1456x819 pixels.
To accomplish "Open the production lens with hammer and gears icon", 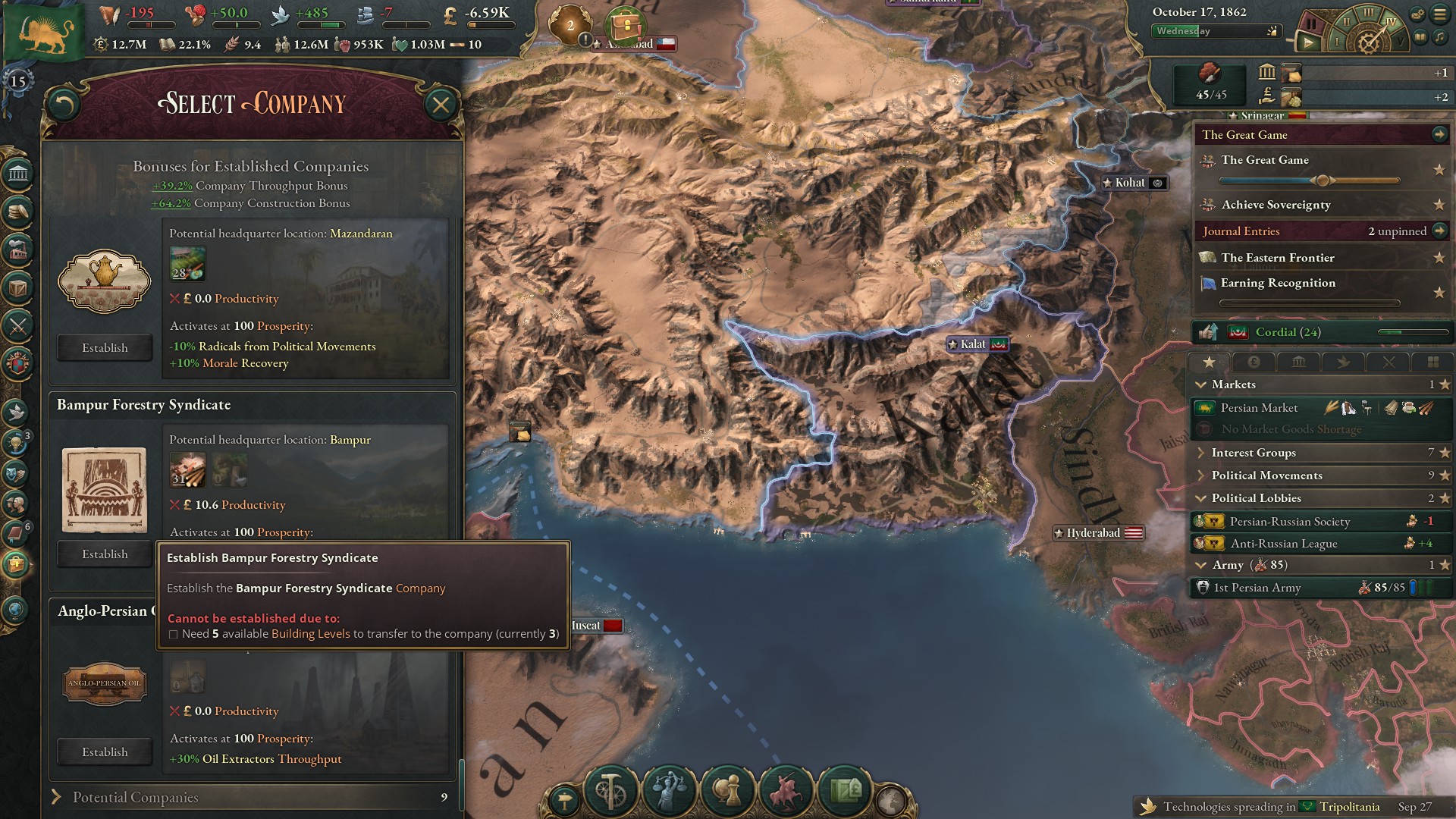I will [x=610, y=792].
